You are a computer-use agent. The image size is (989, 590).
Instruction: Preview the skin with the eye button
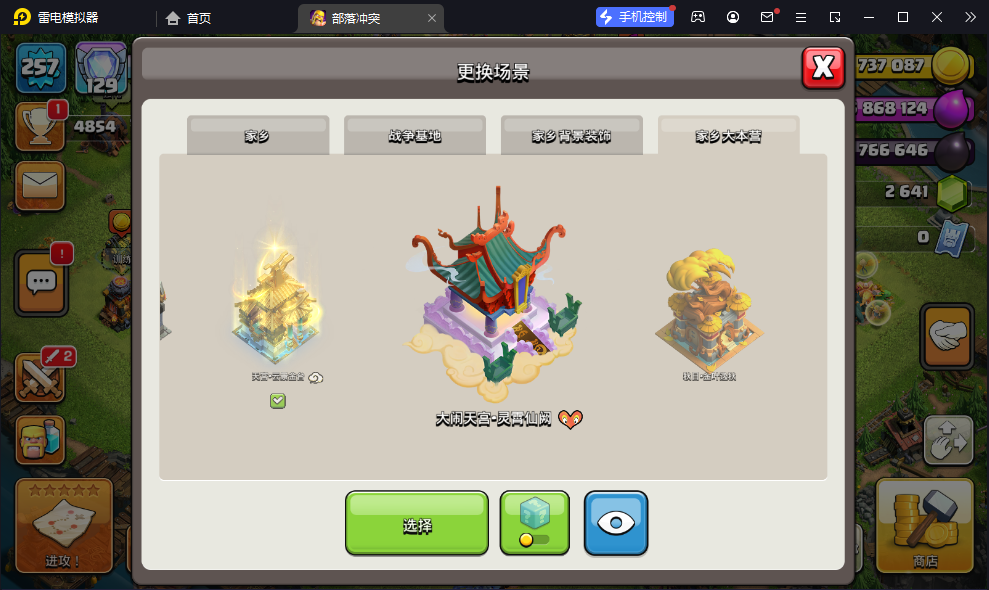click(616, 523)
